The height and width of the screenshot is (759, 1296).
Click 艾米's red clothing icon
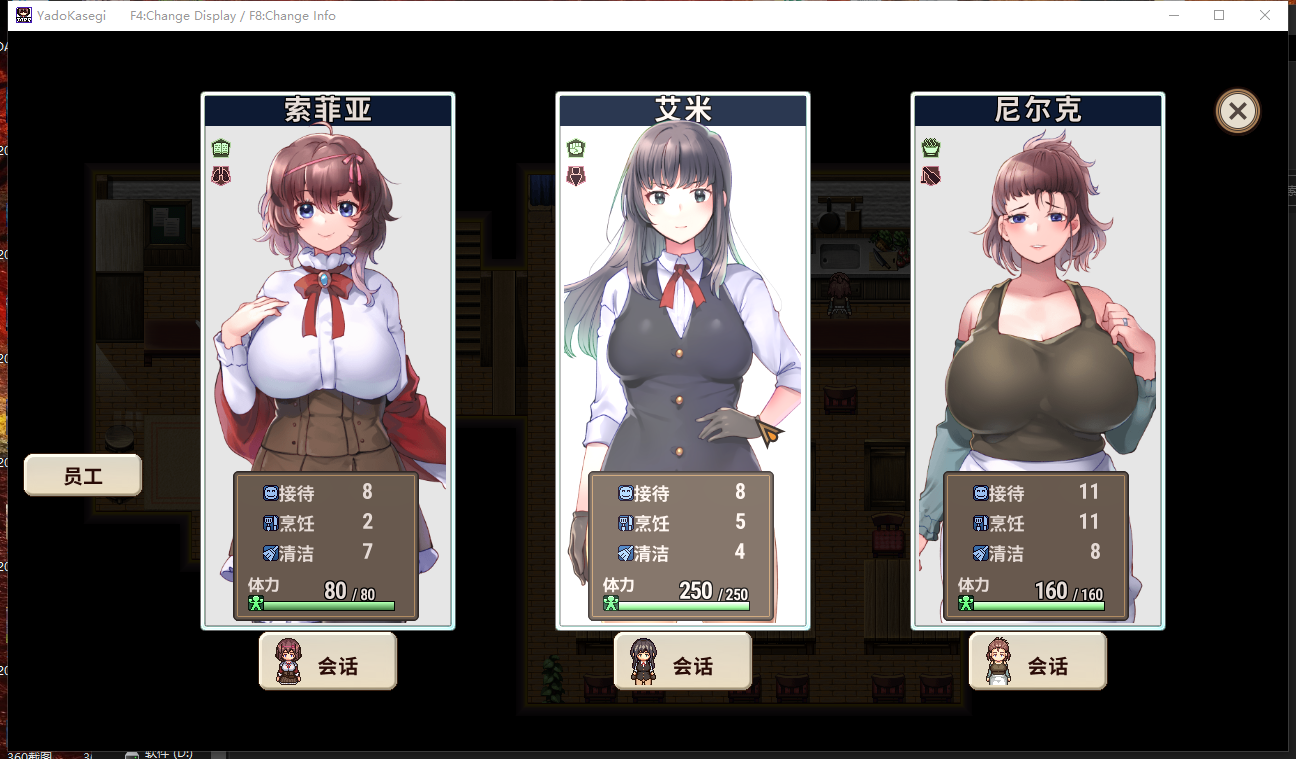[576, 177]
